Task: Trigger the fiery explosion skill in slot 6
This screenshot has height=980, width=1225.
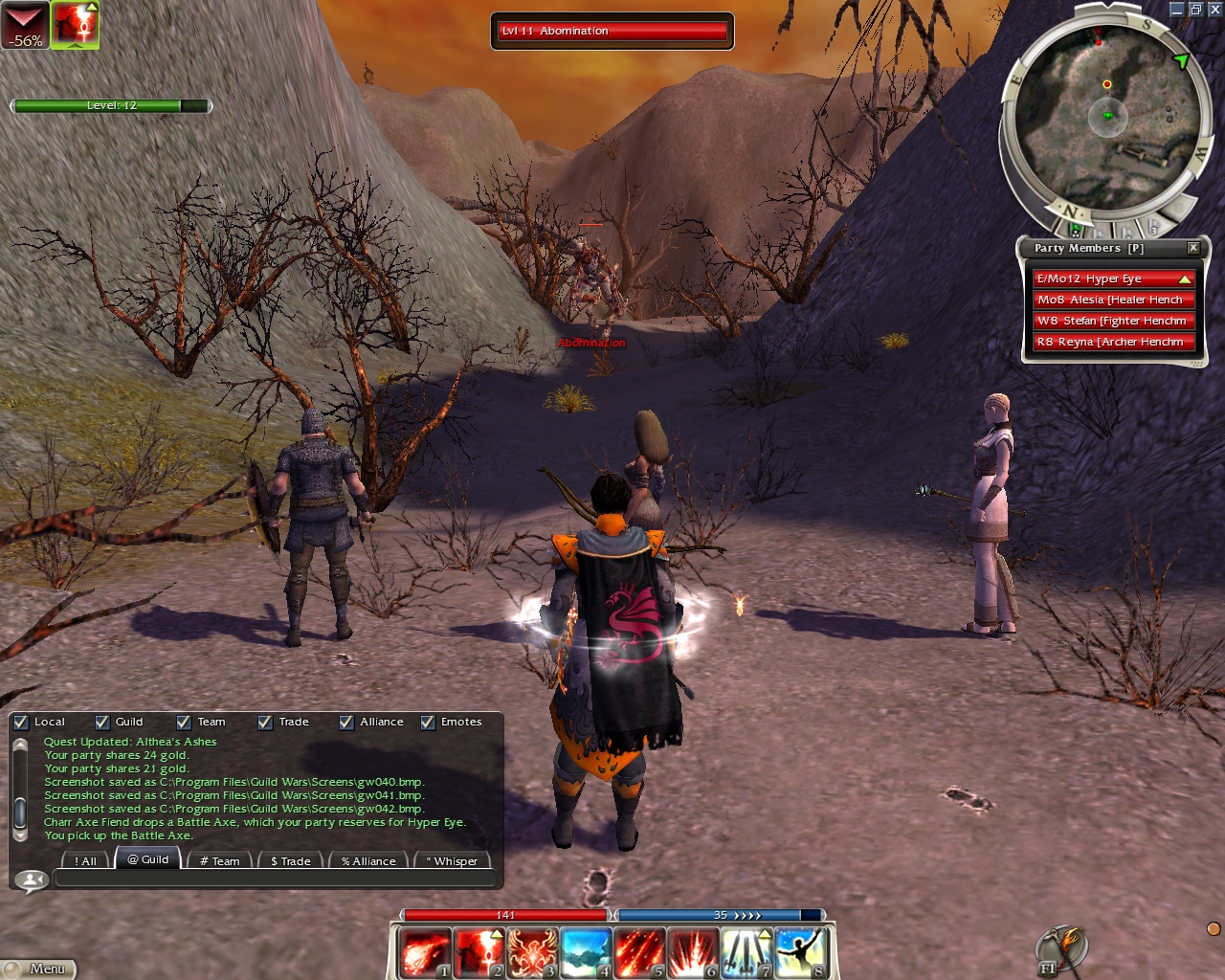Action: tap(692, 952)
